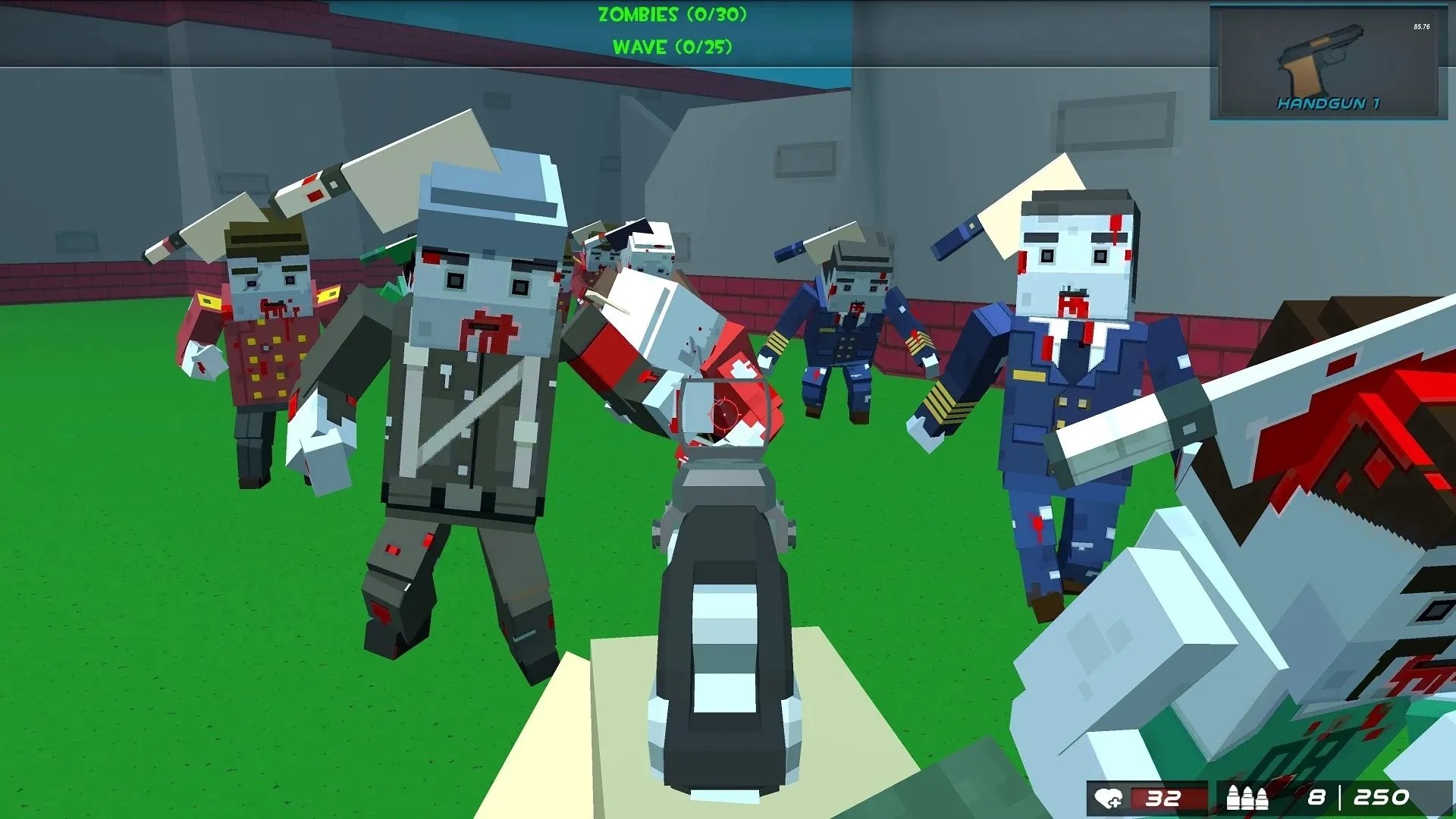Click the skull-faced zombie in blue suit

coord(1077,318)
